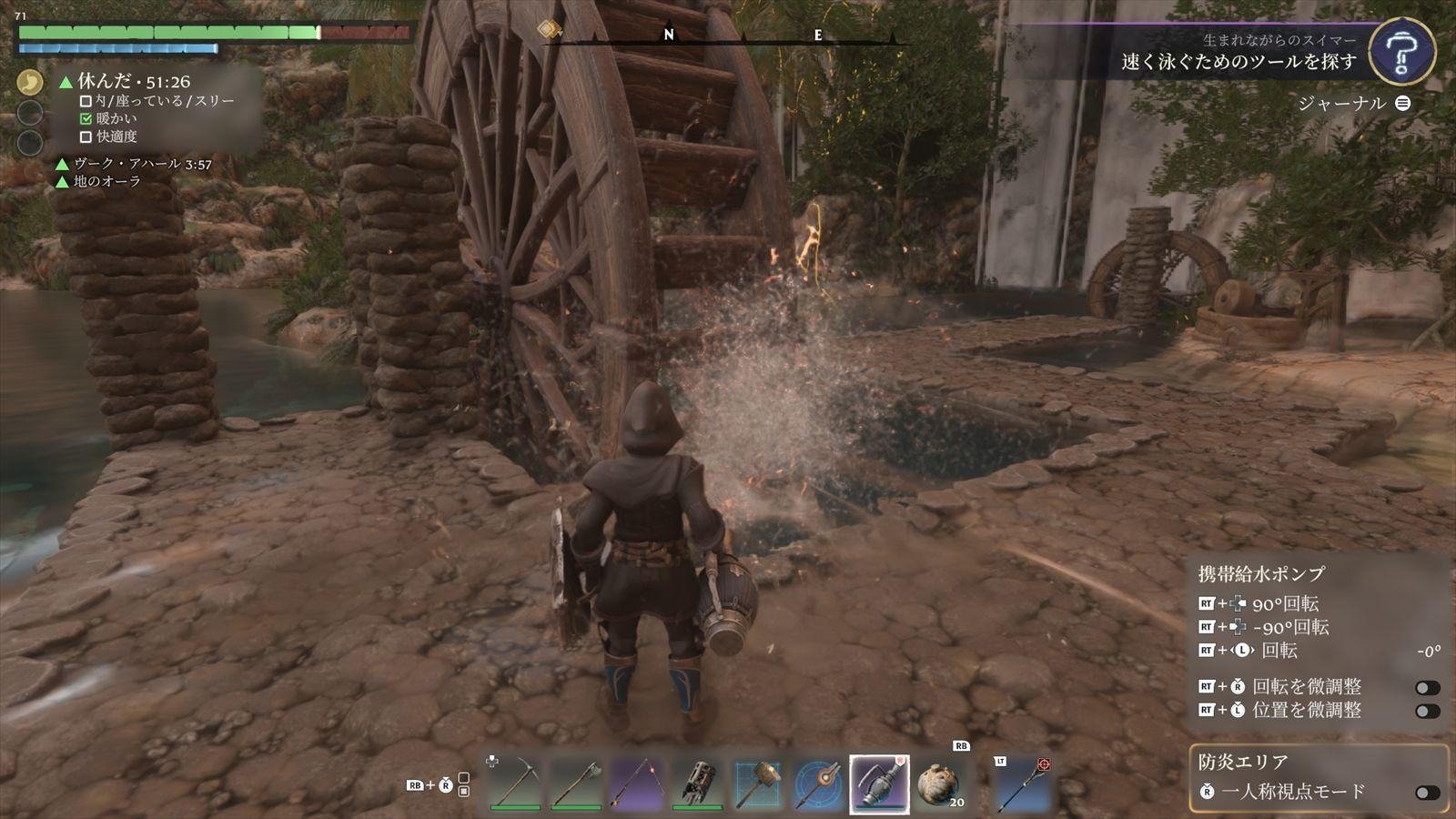This screenshot has height=819, width=1456.
Task: Select the highlighted portable water pump slot
Action: point(879,783)
